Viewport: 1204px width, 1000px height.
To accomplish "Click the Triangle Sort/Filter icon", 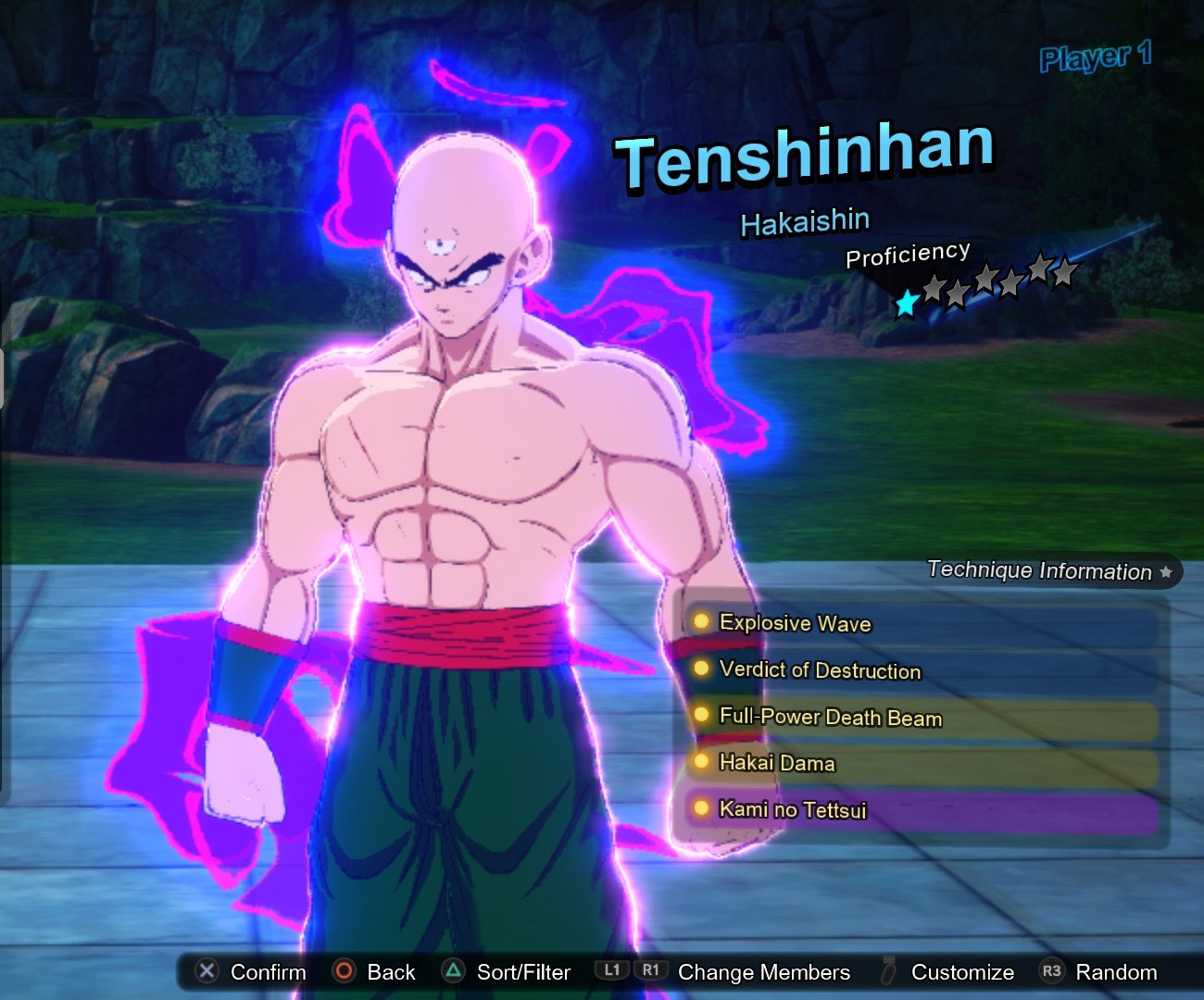I will tap(454, 972).
